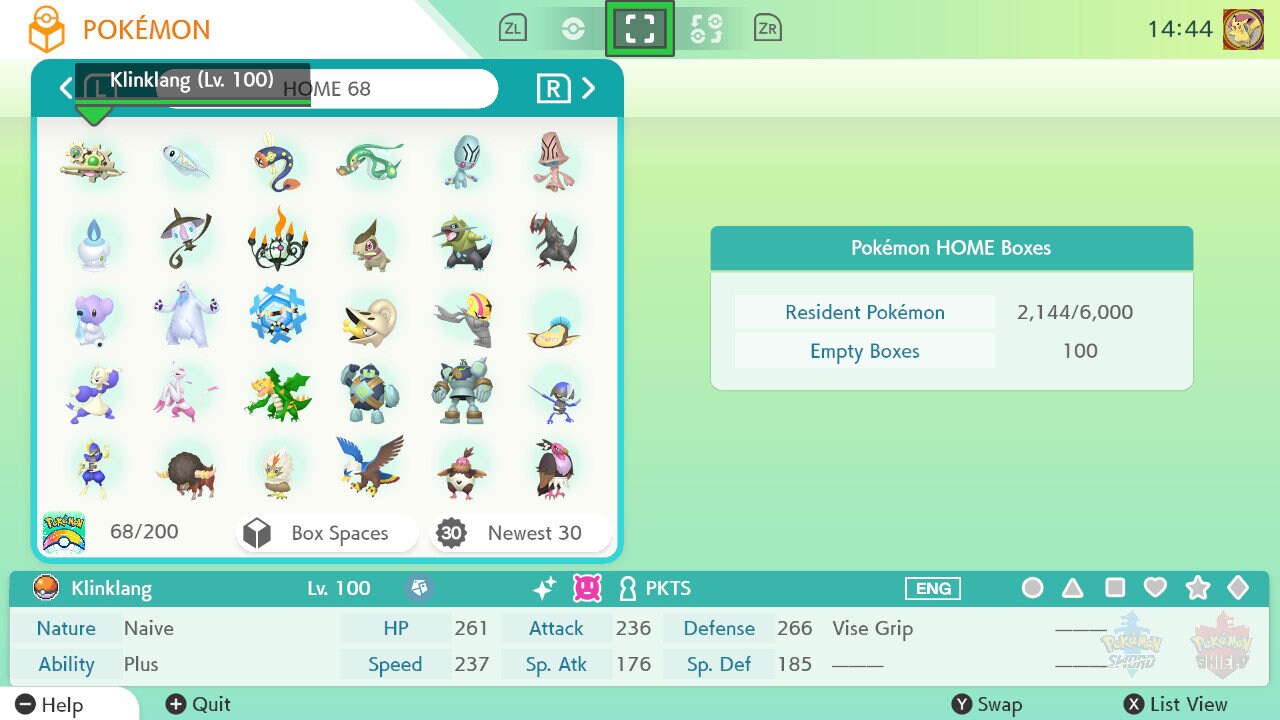Toggle the star marking on Klinklang

(1197, 588)
